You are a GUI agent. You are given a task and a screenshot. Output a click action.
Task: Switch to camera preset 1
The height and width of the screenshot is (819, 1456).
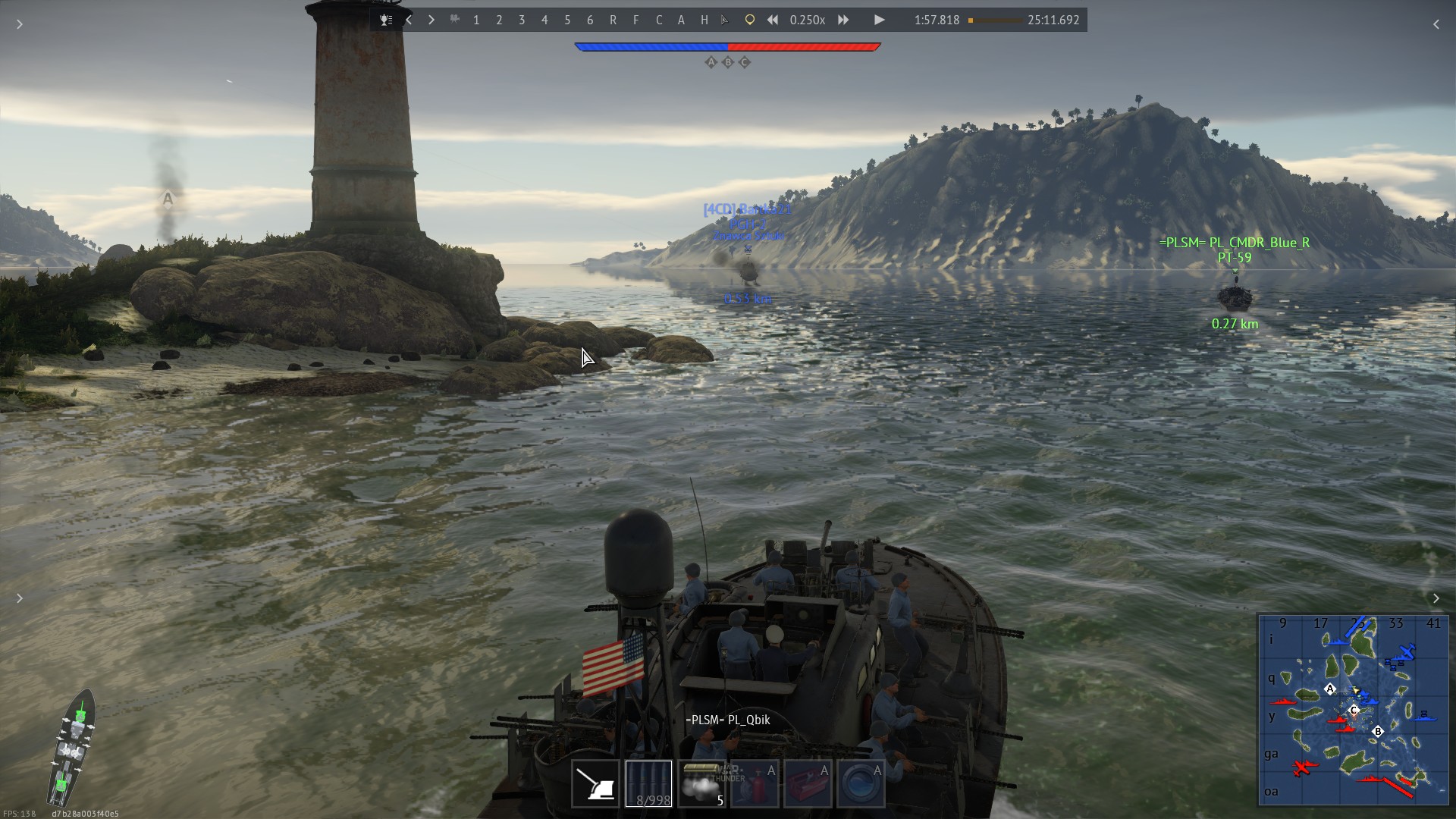click(x=476, y=20)
